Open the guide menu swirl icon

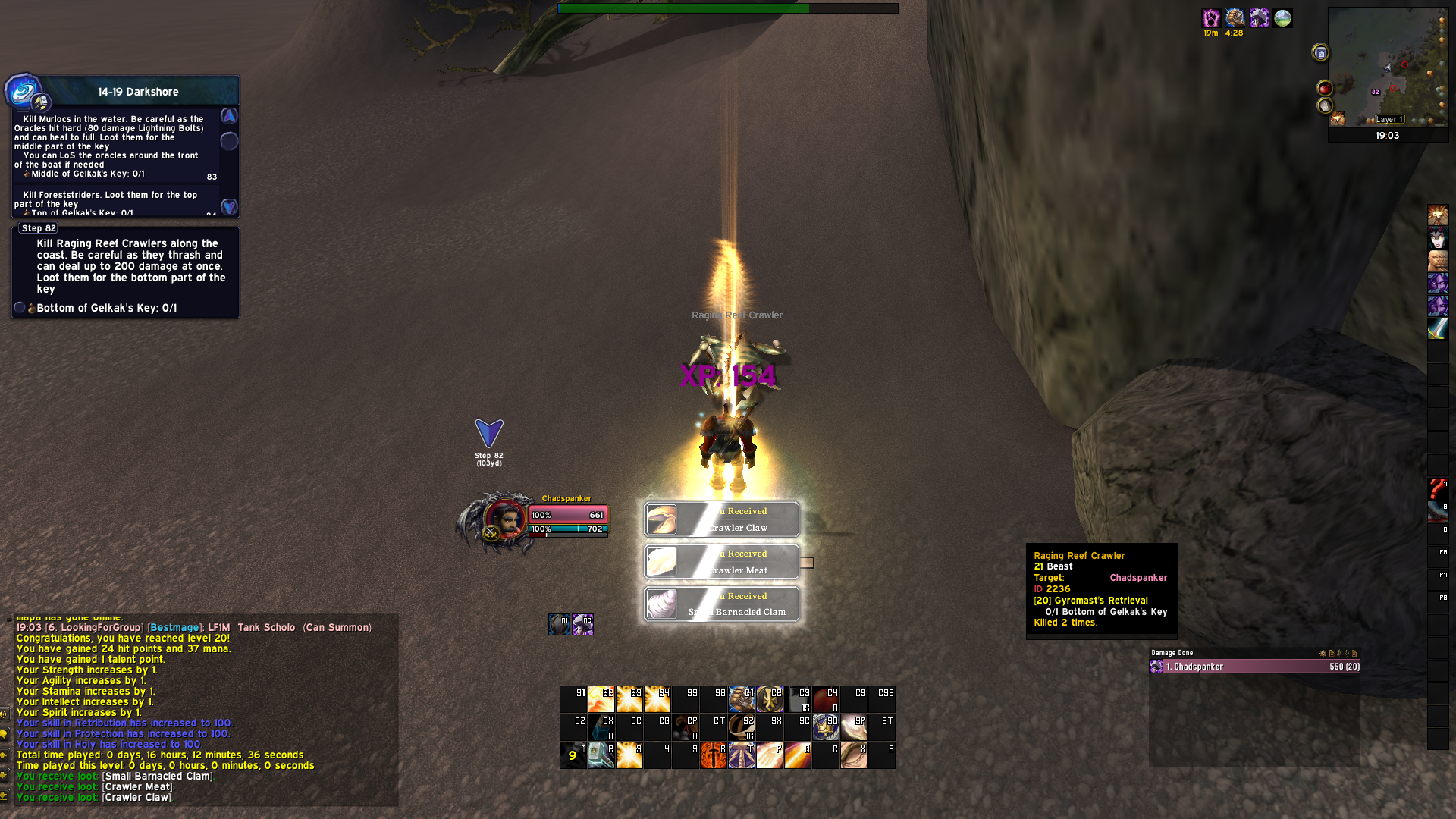pyautogui.click(x=23, y=91)
